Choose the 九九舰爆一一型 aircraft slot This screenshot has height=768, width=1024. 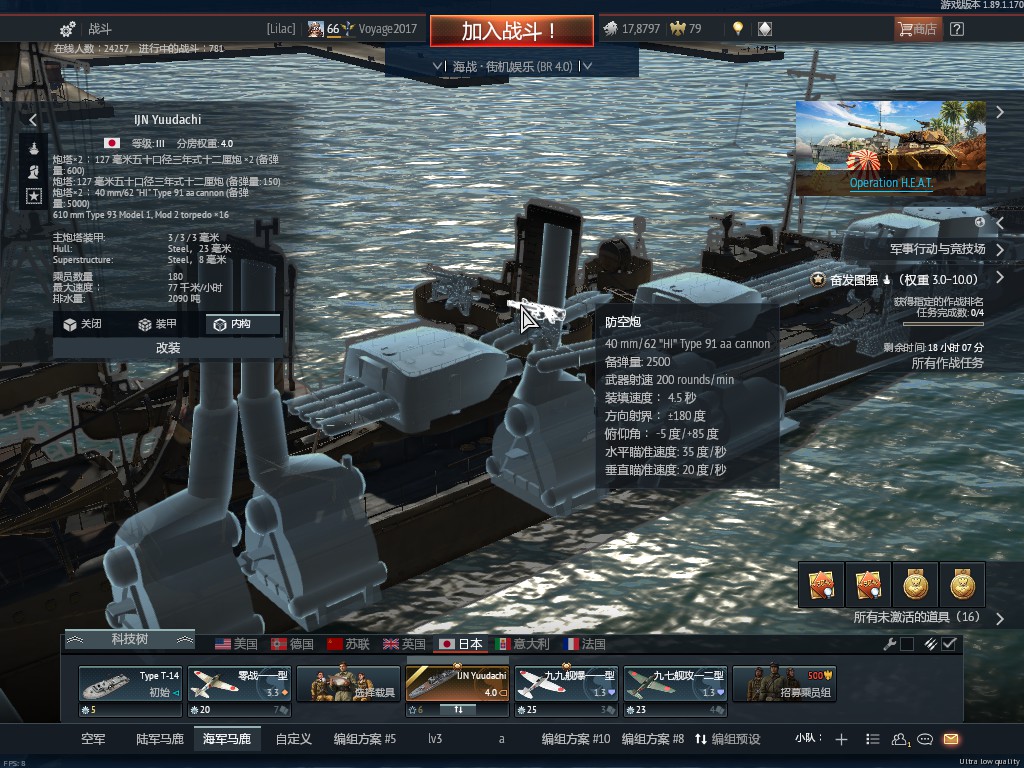[566, 685]
